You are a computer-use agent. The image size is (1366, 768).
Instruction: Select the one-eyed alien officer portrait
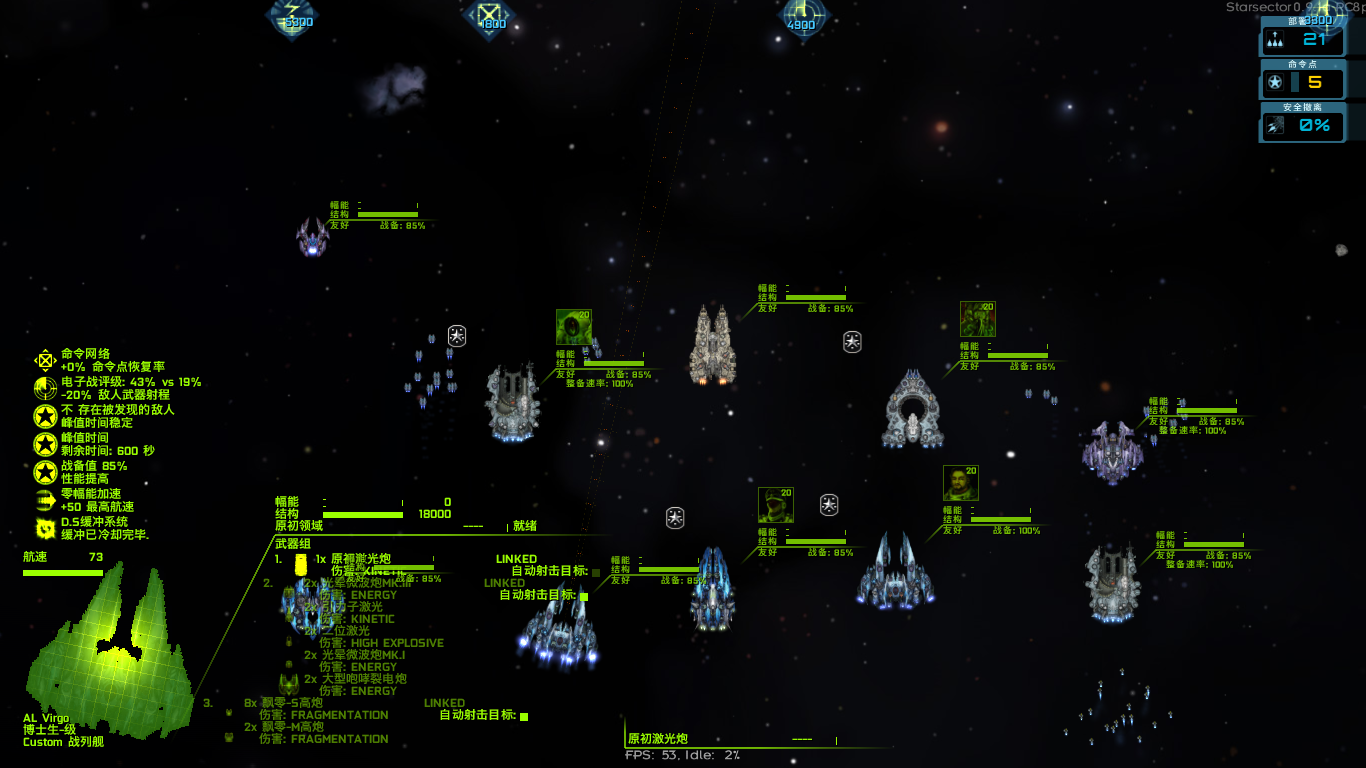[x=573, y=327]
